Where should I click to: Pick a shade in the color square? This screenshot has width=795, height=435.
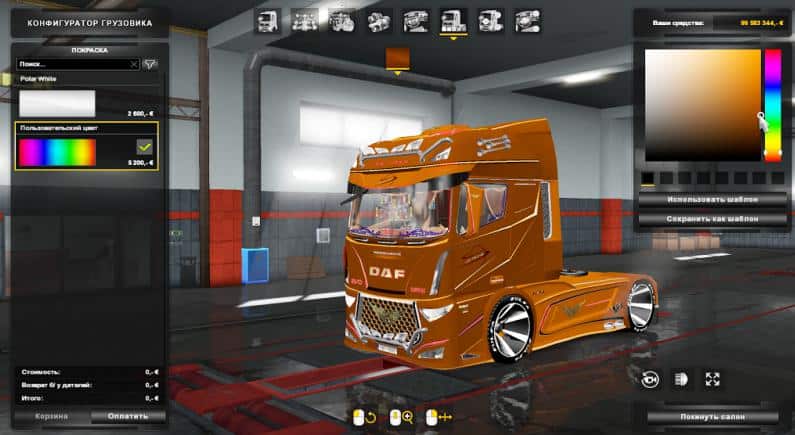pyautogui.click(x=702, y=104)
